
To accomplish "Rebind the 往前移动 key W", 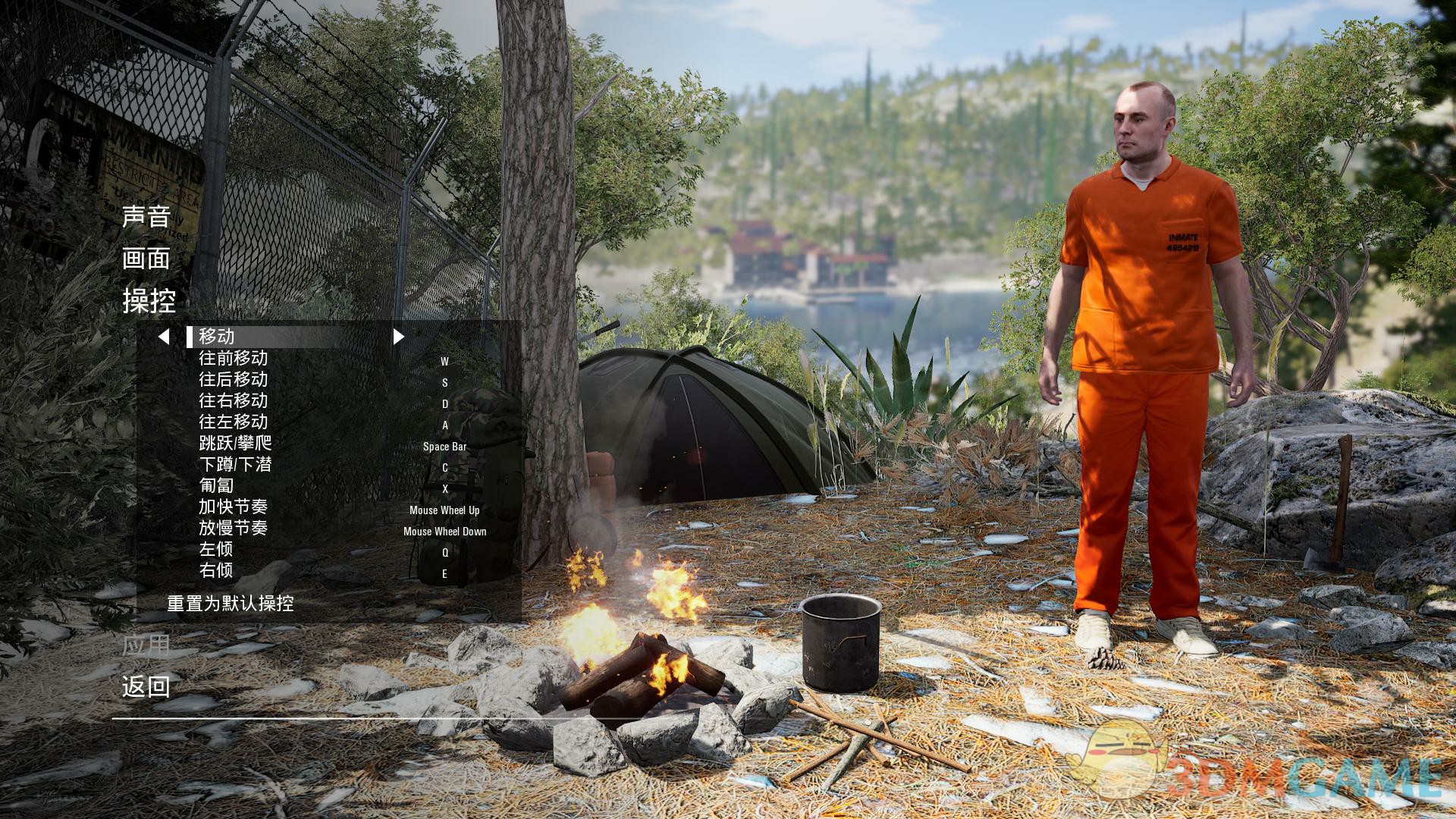I will [444, 362].
